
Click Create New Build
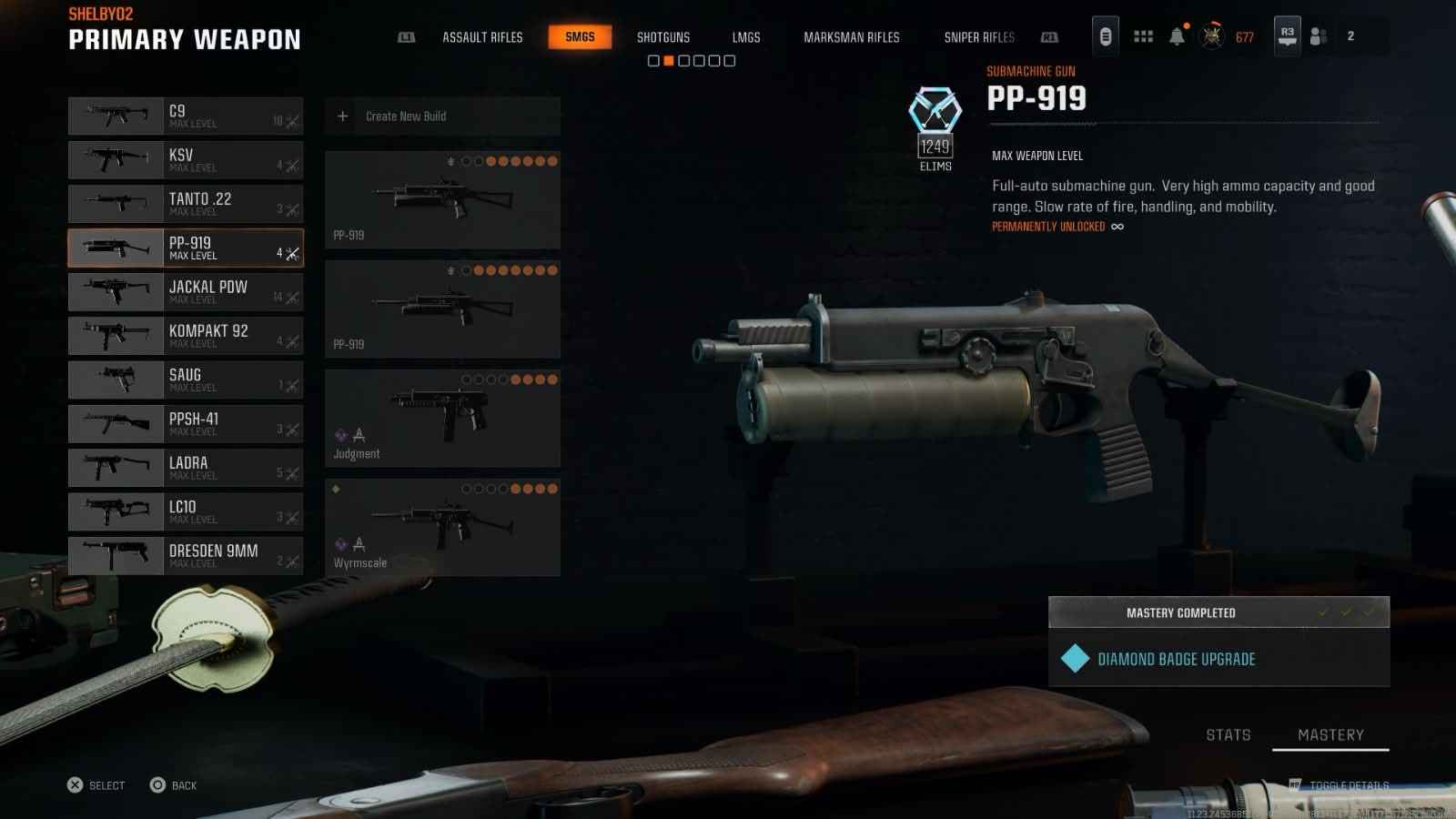[x=442, y=116]
